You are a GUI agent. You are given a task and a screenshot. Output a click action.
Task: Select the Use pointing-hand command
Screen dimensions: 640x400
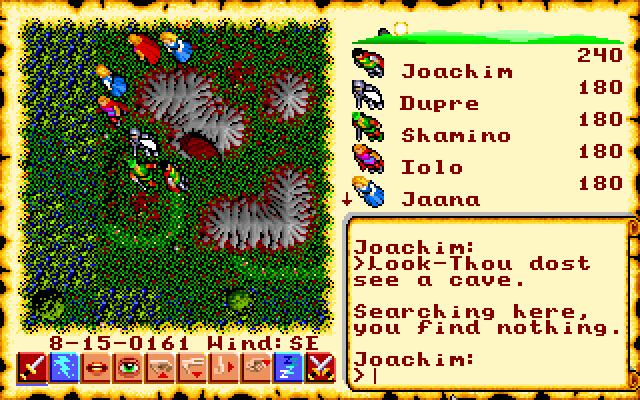256,370
